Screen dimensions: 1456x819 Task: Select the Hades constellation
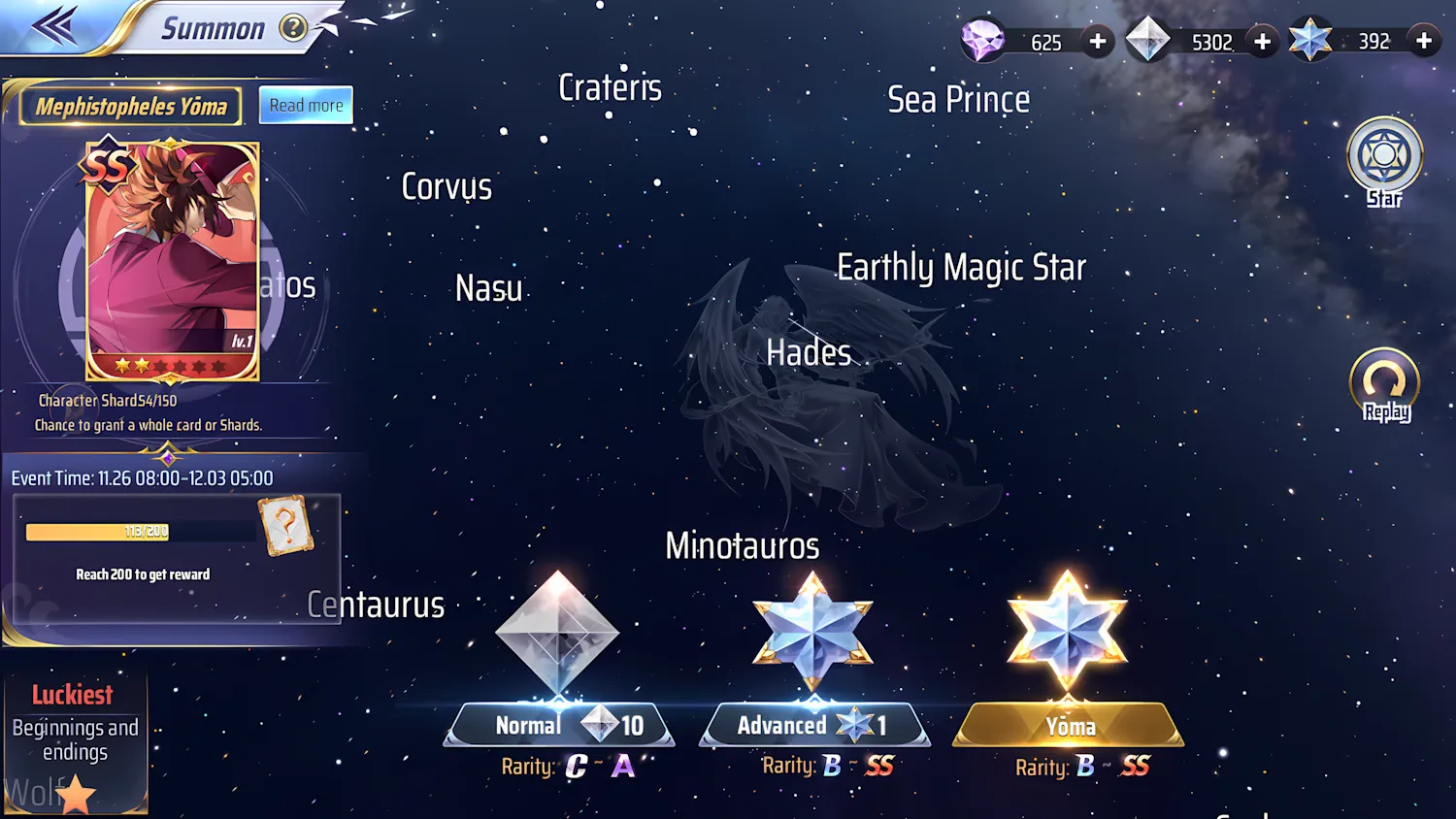click(808, 352)
